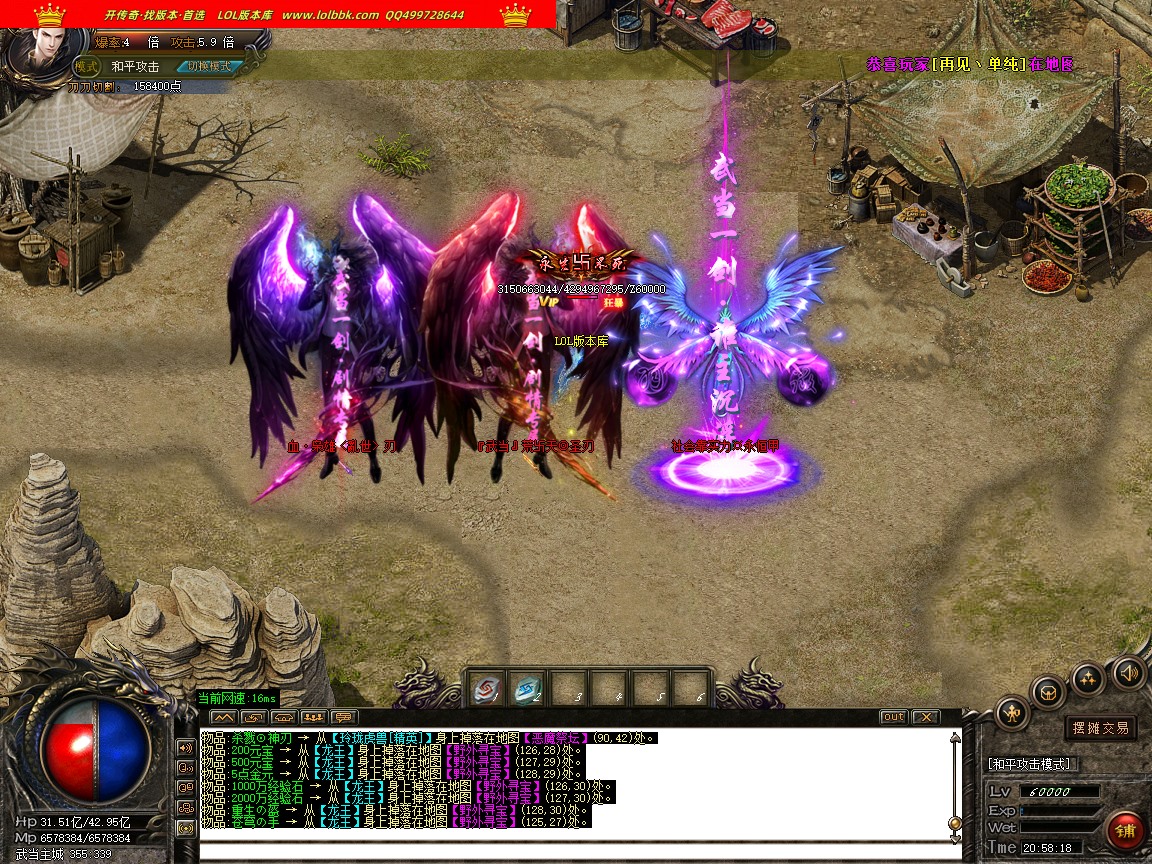Open the treasure chest bag icon
The height and width of the screenshot is (864, 1152).
(1048, 692)
